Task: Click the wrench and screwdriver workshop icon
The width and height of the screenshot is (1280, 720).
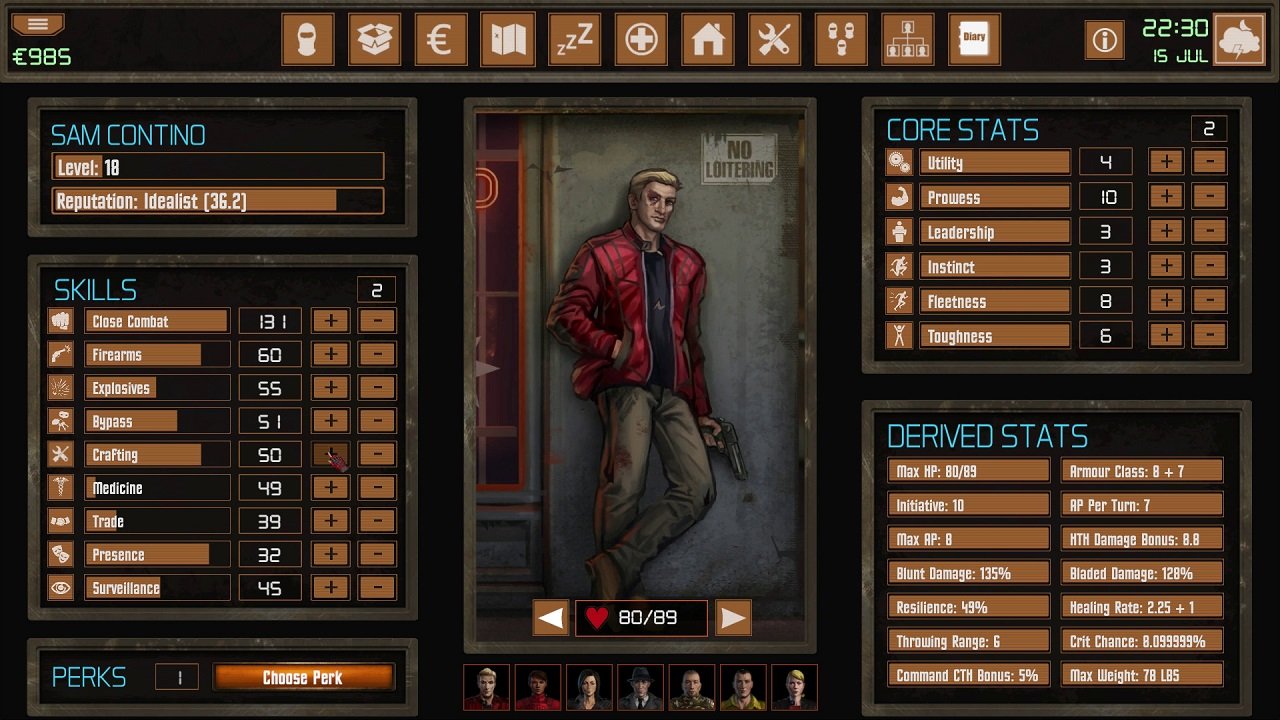Action: click(774, 39)
